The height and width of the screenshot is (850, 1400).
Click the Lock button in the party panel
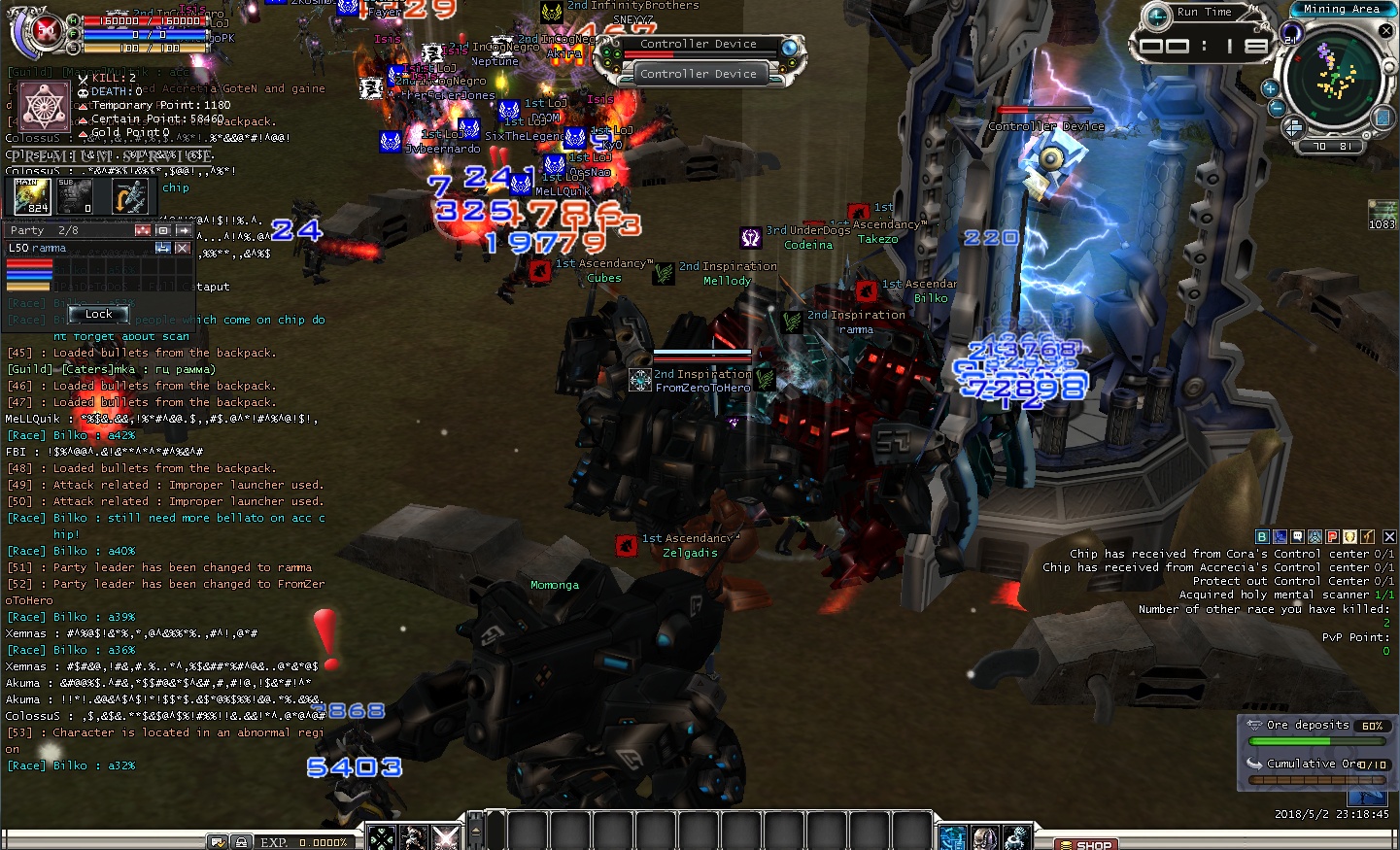[98, 314]
